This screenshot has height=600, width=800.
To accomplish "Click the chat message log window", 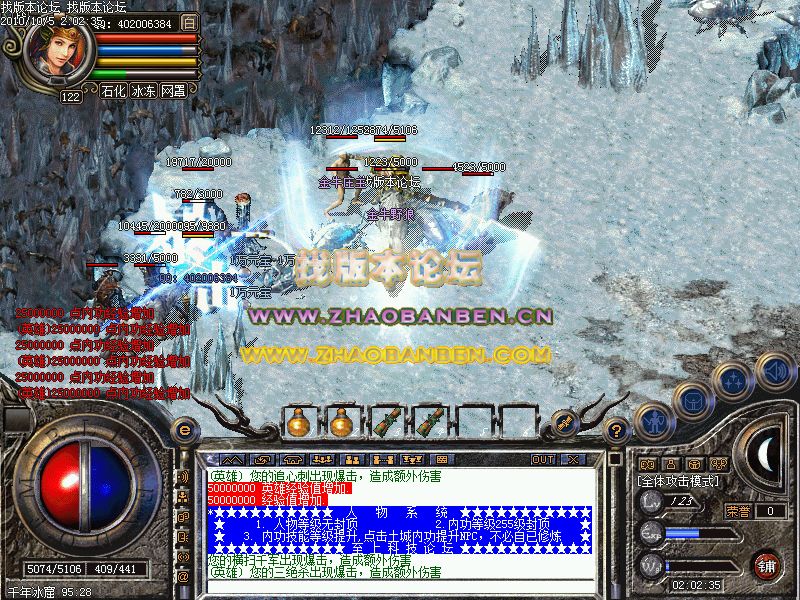I will click(398, 526).
